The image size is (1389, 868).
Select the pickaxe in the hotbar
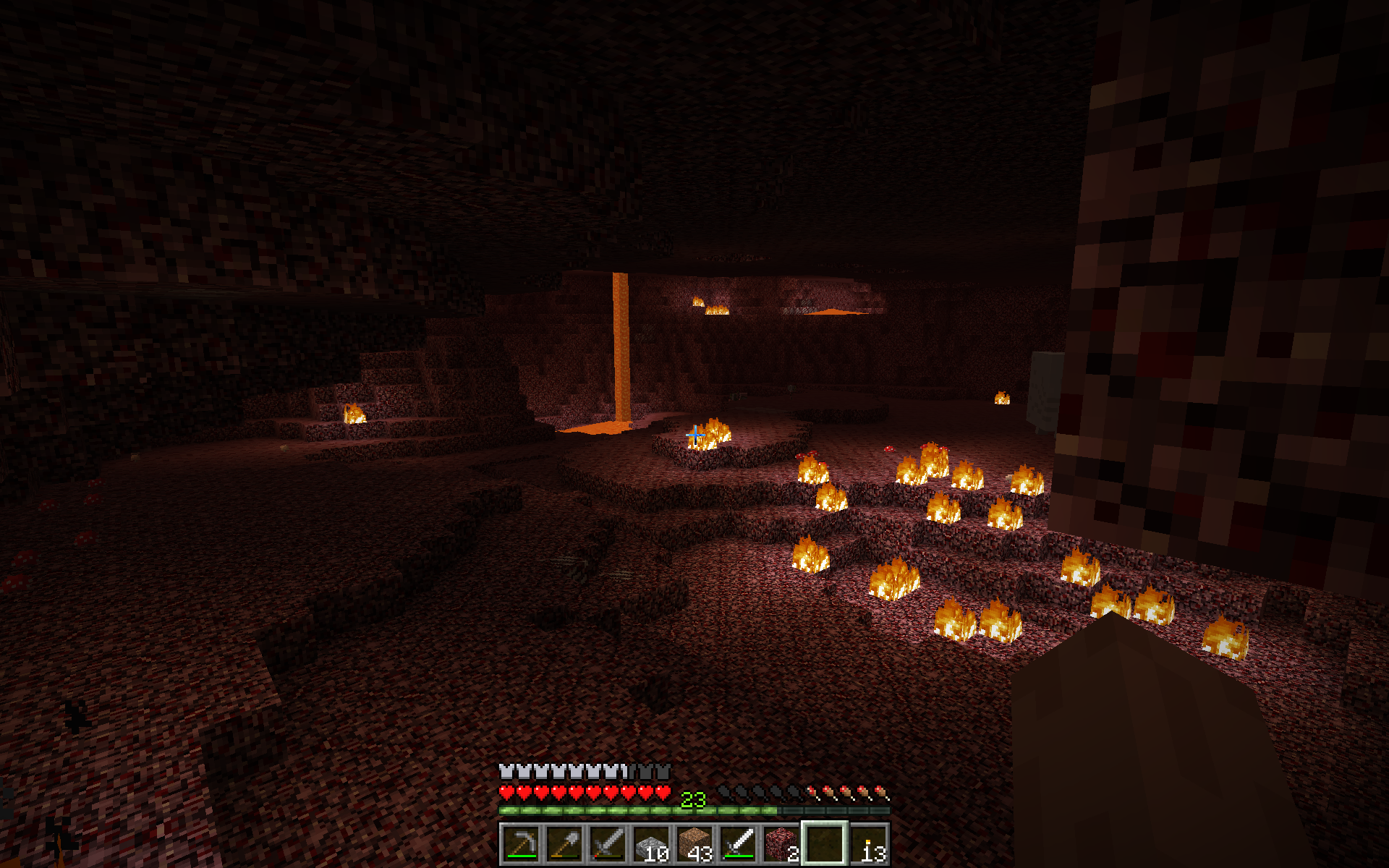[x=521, y=843]
